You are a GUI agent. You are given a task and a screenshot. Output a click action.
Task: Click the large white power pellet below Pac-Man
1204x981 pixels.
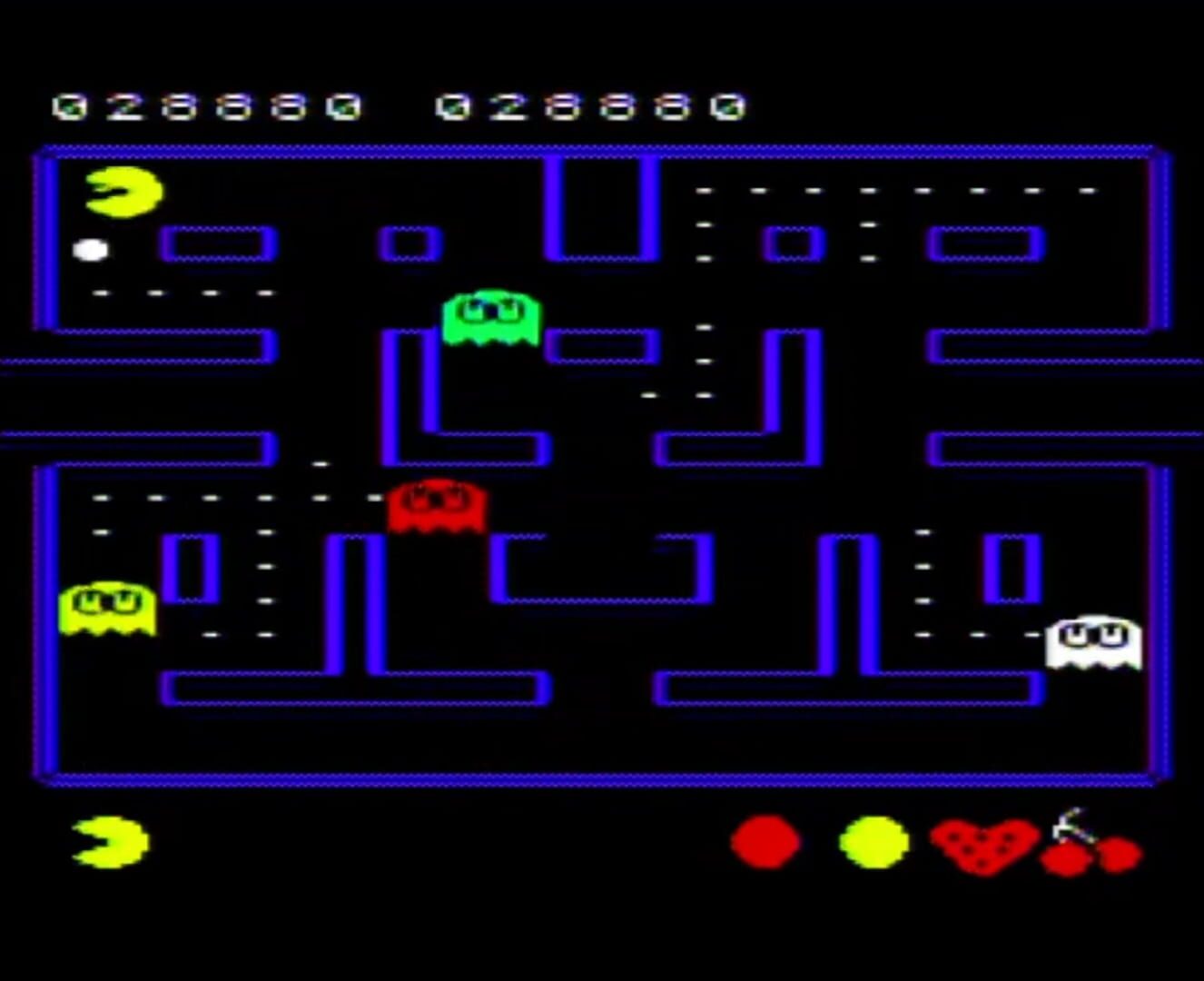pos(91,248)
